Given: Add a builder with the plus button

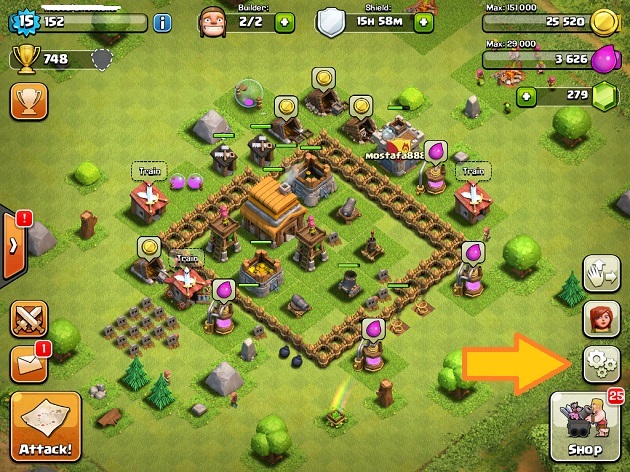Looking at the screenshot, I should tap(285, 22).
